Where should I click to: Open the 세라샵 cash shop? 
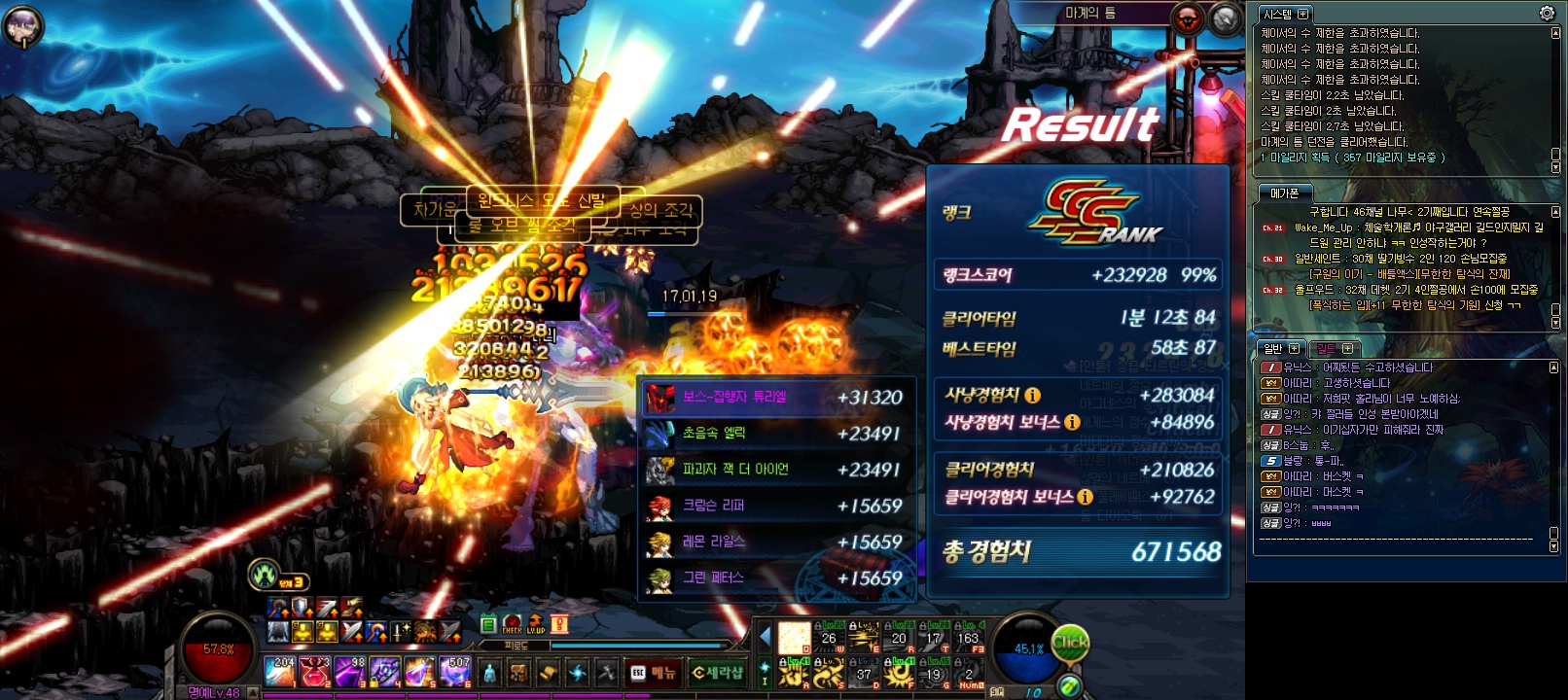(x=717, y=673)
